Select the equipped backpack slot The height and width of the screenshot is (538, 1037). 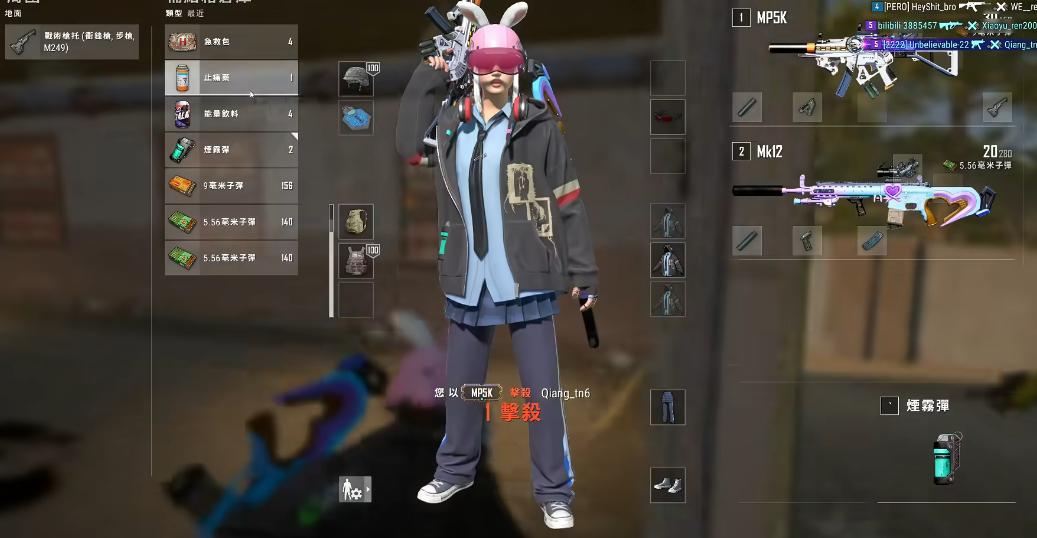pyautogui.click(x=356, y=222)
